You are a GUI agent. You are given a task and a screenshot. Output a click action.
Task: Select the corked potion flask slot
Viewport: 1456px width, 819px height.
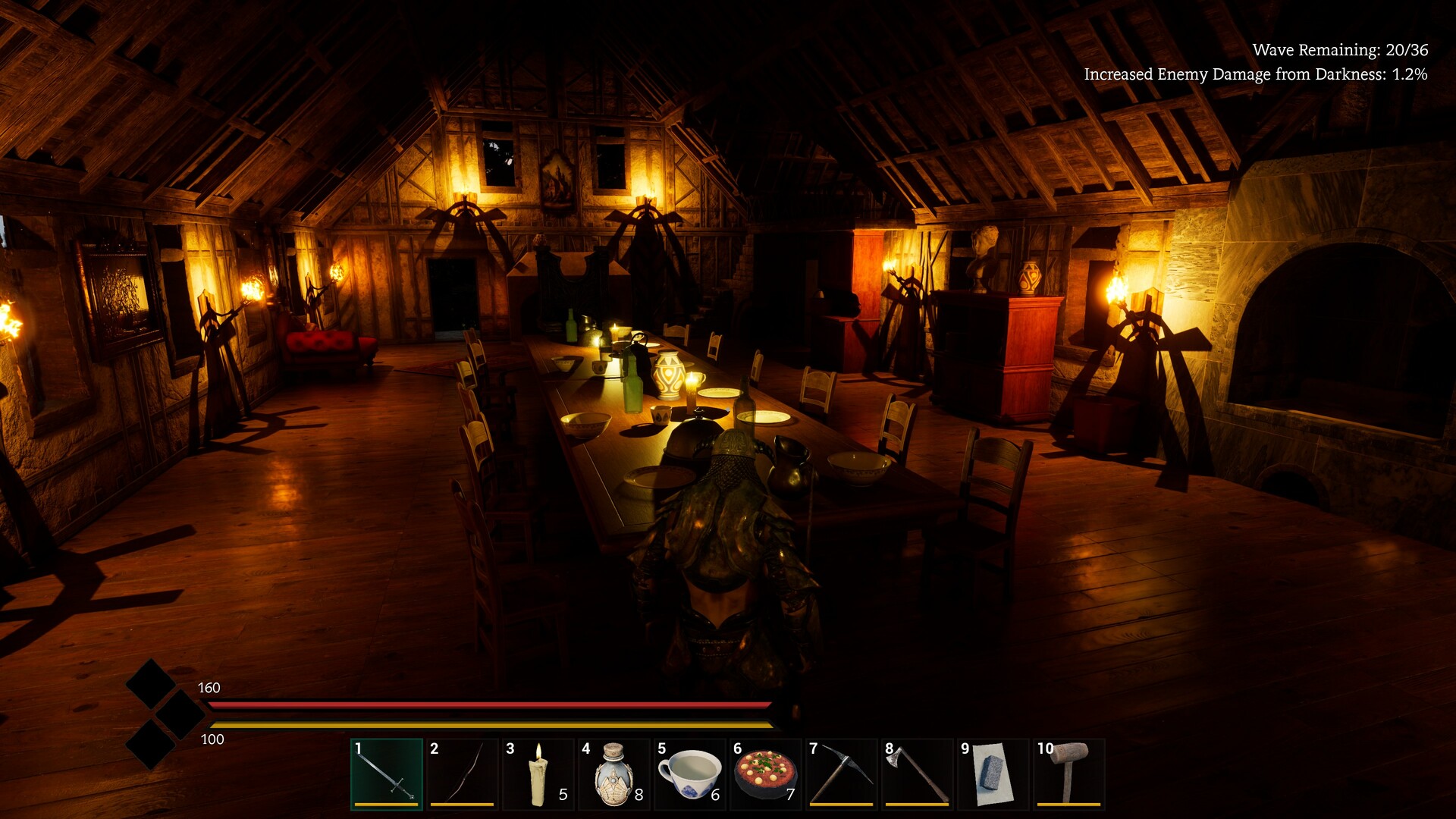coord(614,773)
